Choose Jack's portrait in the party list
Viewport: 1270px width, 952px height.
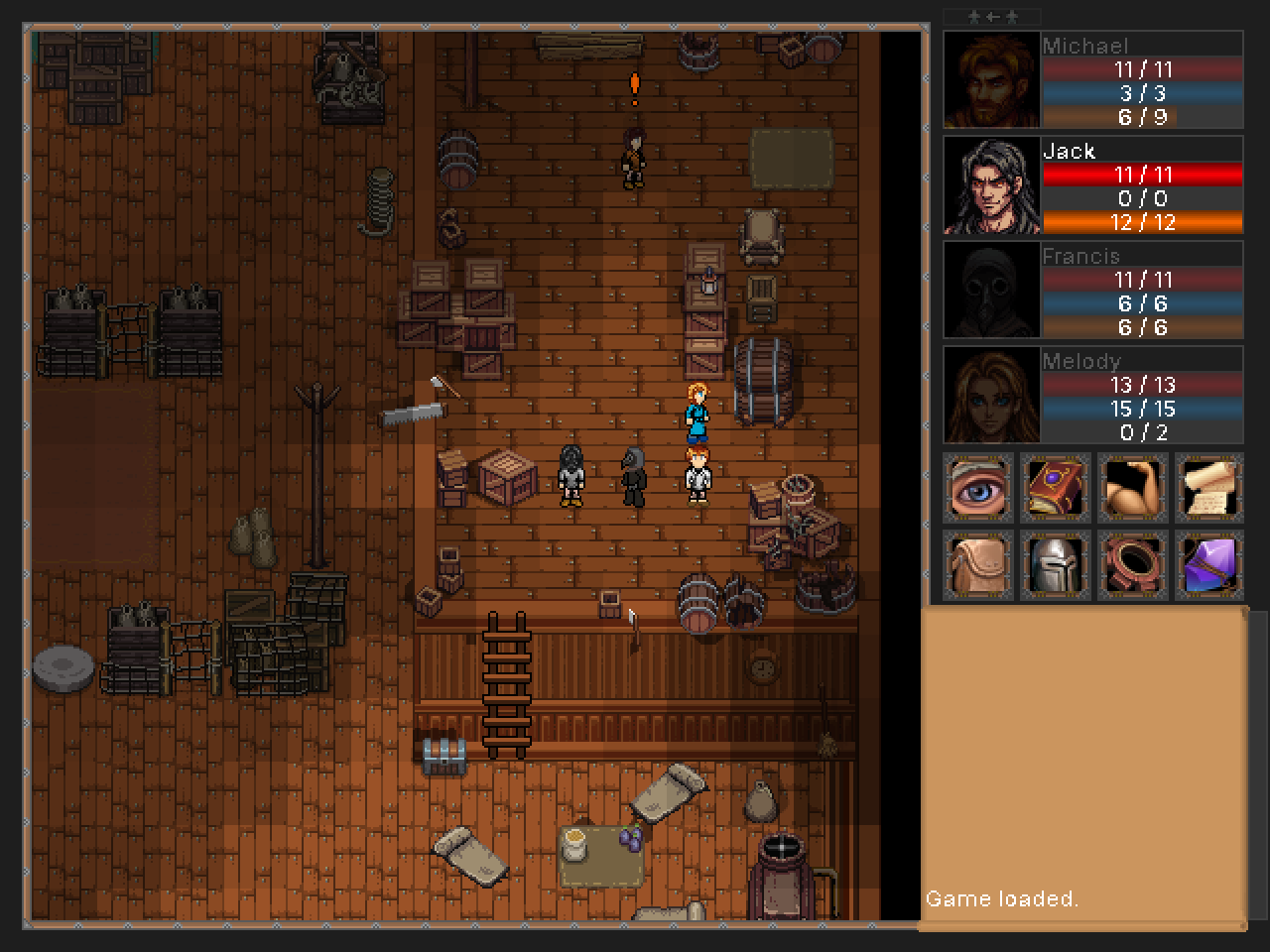coord(991,185)
